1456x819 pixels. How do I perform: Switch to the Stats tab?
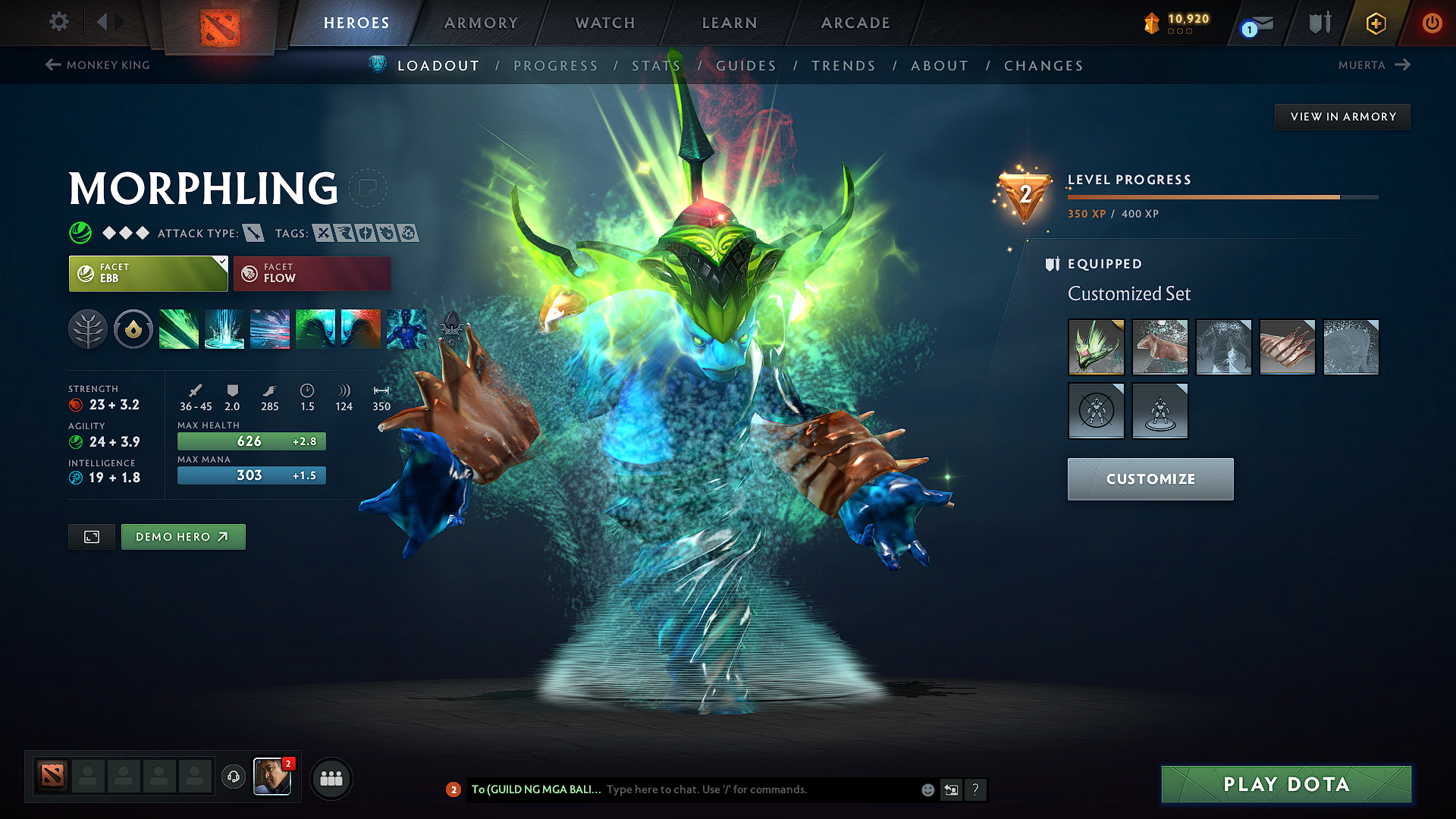pyautogui.click(x=655, y=65)
